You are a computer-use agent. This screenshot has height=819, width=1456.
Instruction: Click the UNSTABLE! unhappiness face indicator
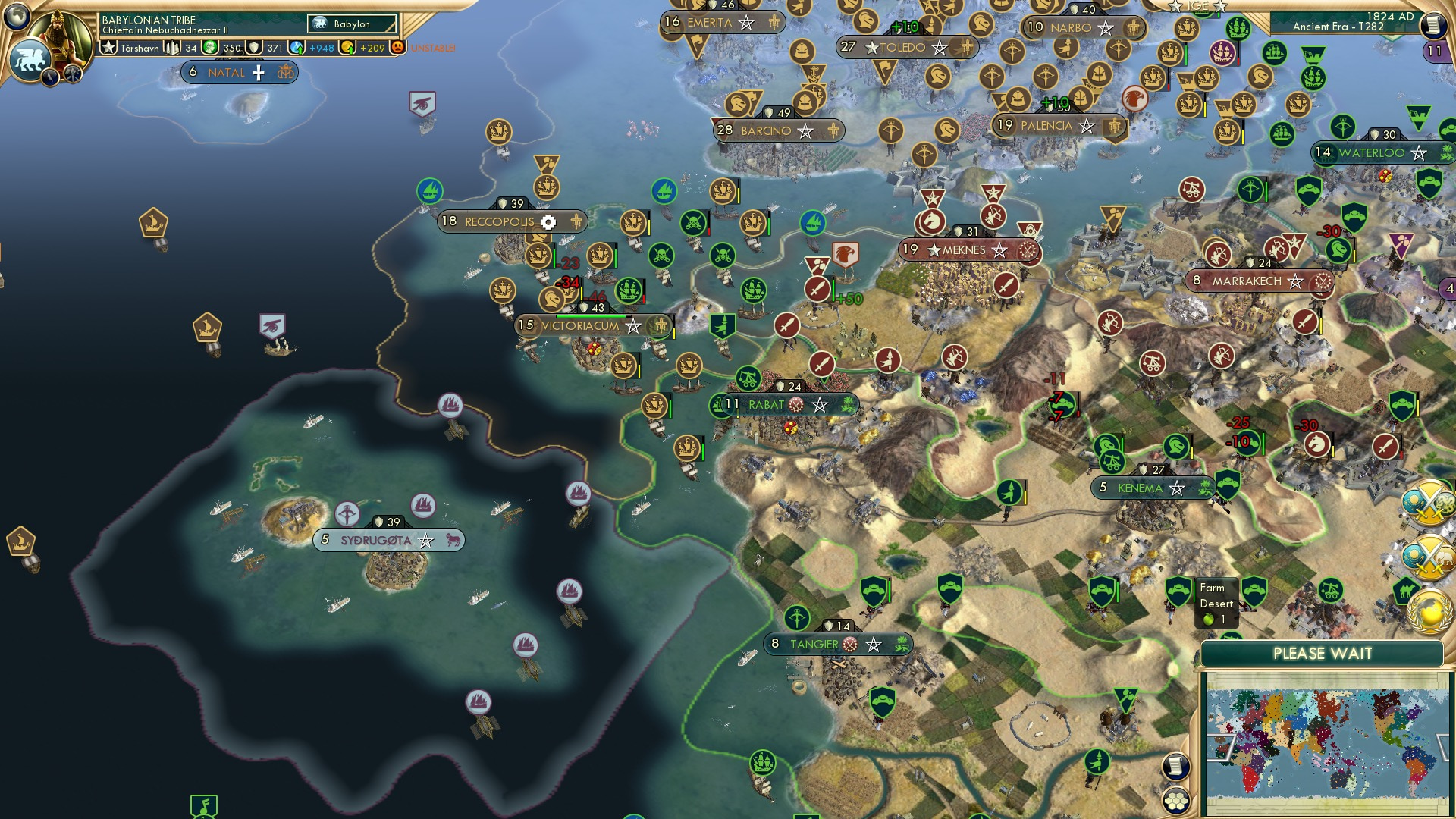[x=397, y=47]
